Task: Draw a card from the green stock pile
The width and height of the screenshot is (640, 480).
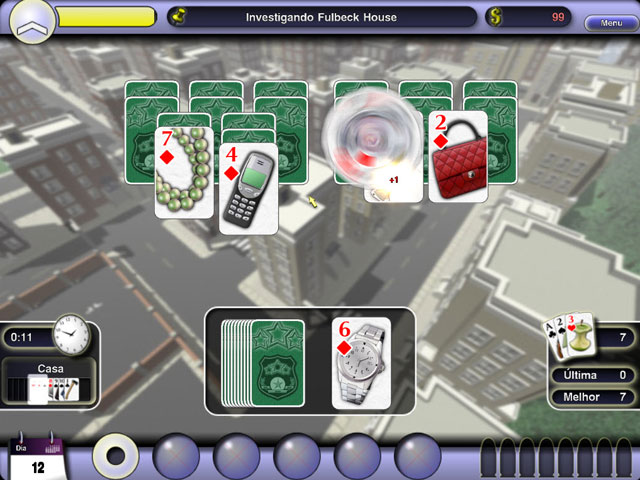Action: (x=278, y=363)
